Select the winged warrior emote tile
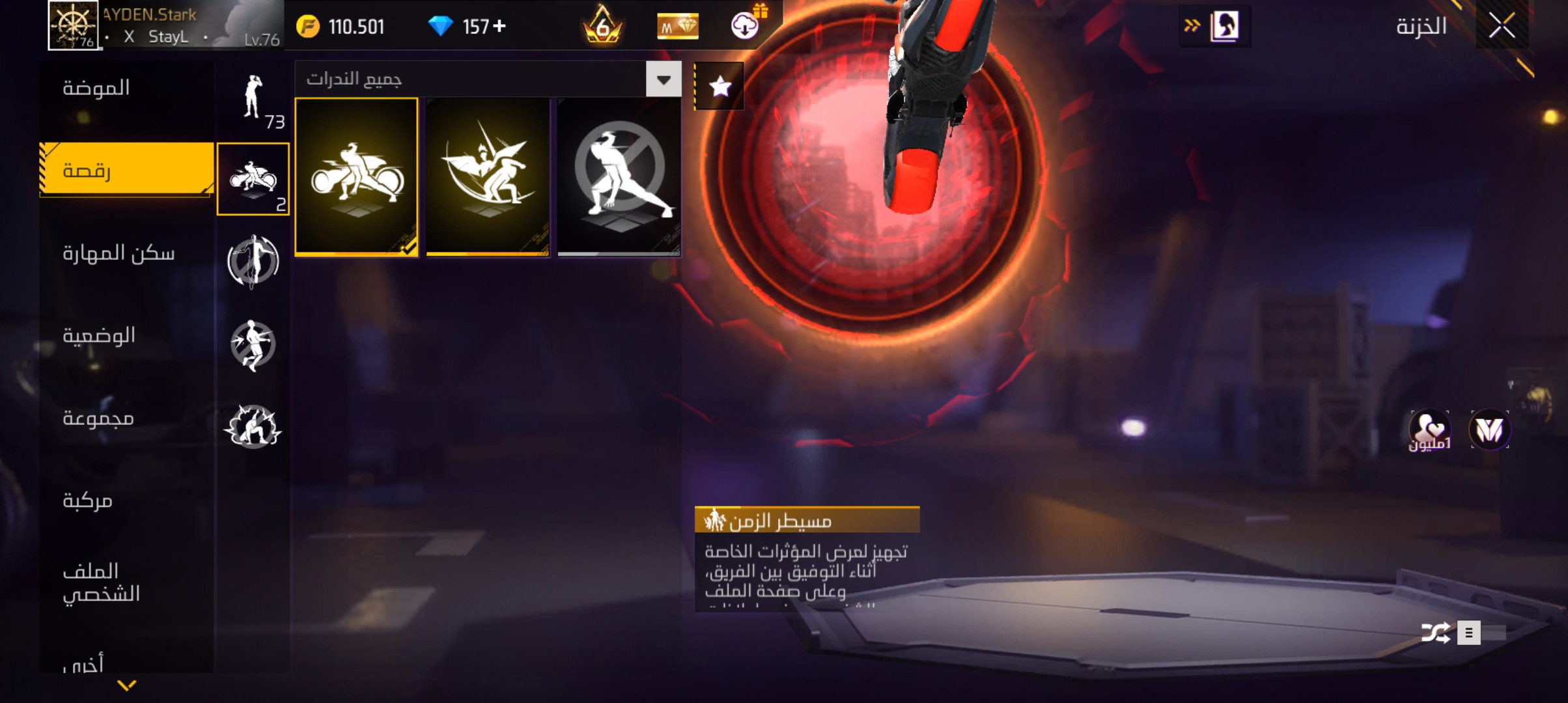Image resolution: width=1568 pixels, height=703 pixels. tap(488, 176)
